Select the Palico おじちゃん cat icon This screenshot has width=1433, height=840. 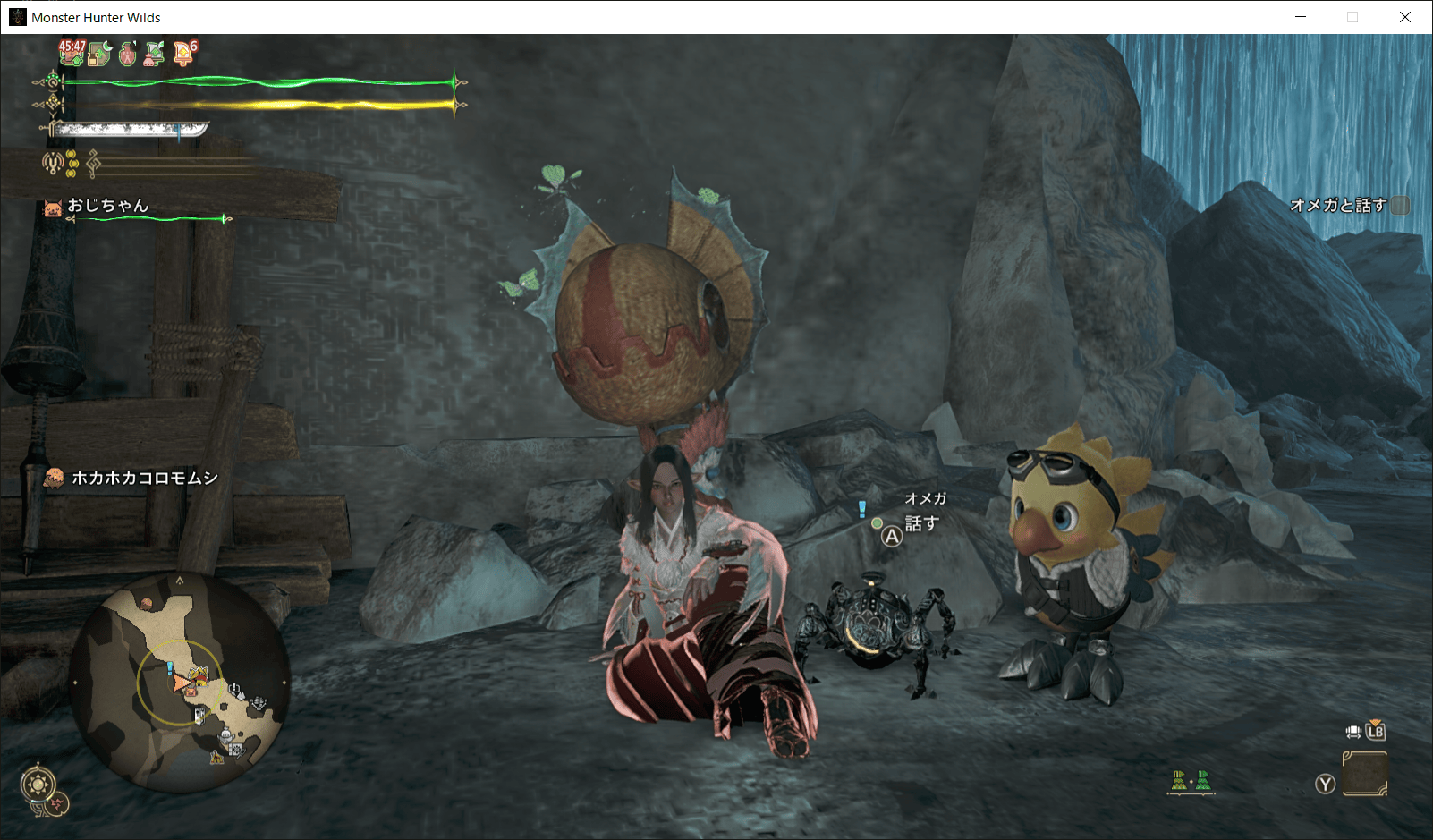(53, 208)
